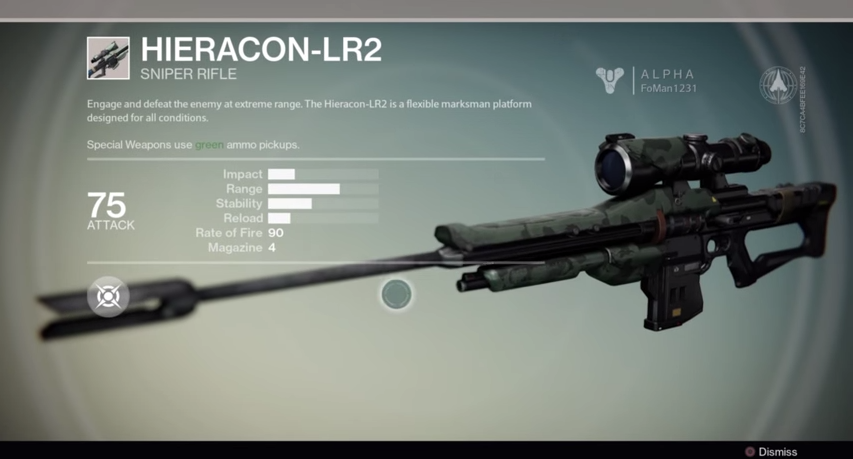Click the Hieracon-LR2 sniper rifle thumbnail

pos(108,58)
